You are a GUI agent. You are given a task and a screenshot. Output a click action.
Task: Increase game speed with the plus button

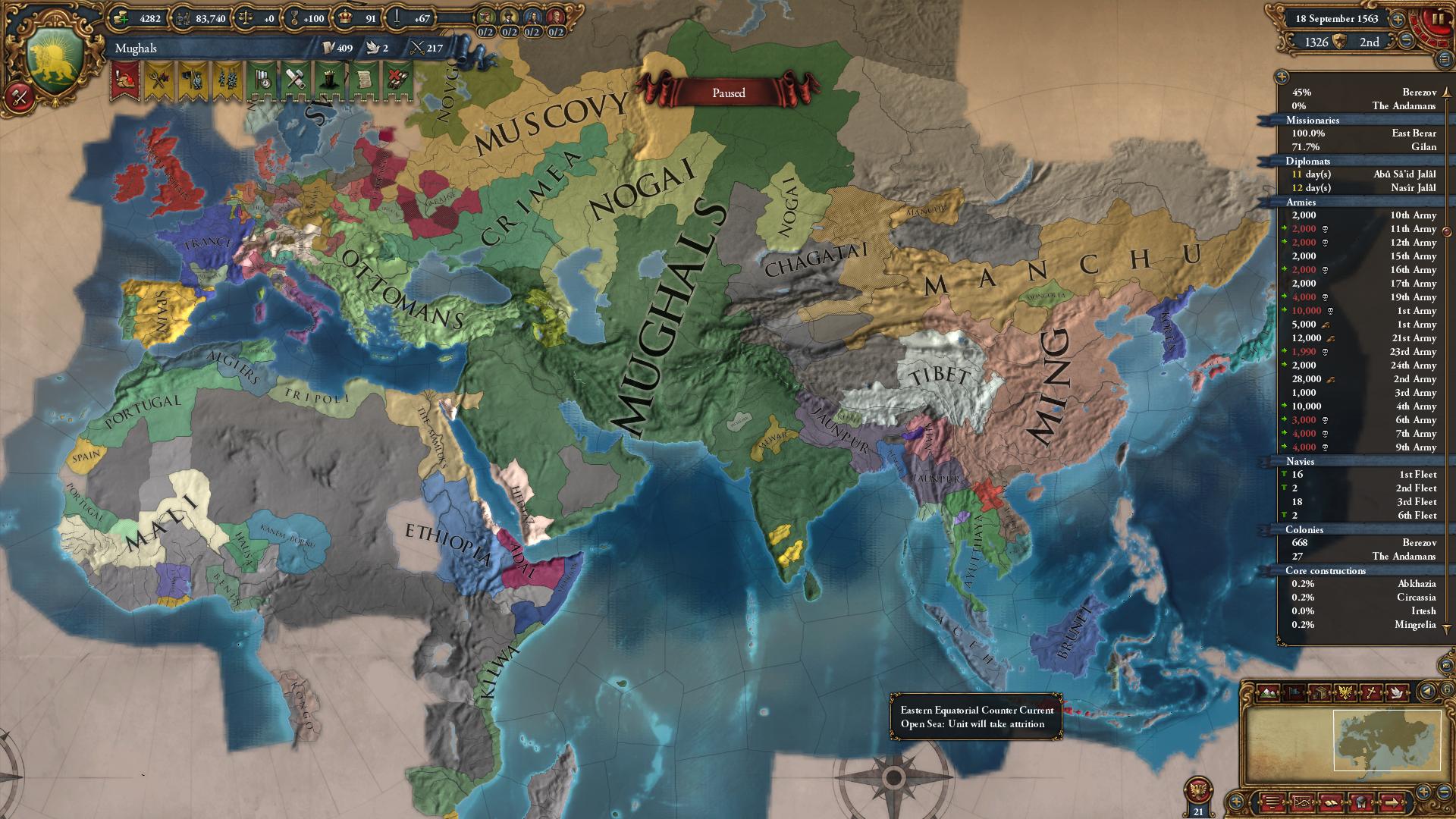[x=1397, y=19]
